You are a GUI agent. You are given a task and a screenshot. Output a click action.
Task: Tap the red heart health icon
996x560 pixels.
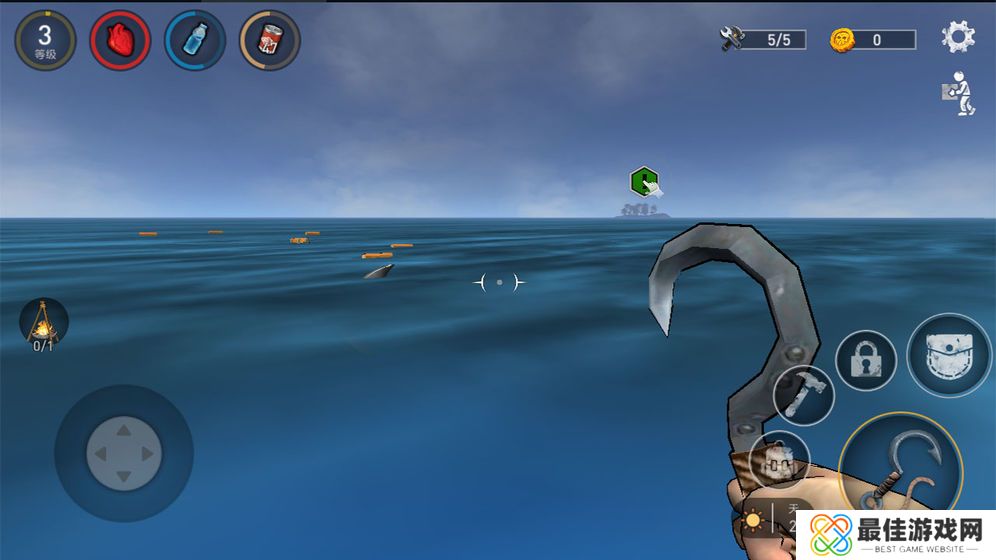coord(120,40)
